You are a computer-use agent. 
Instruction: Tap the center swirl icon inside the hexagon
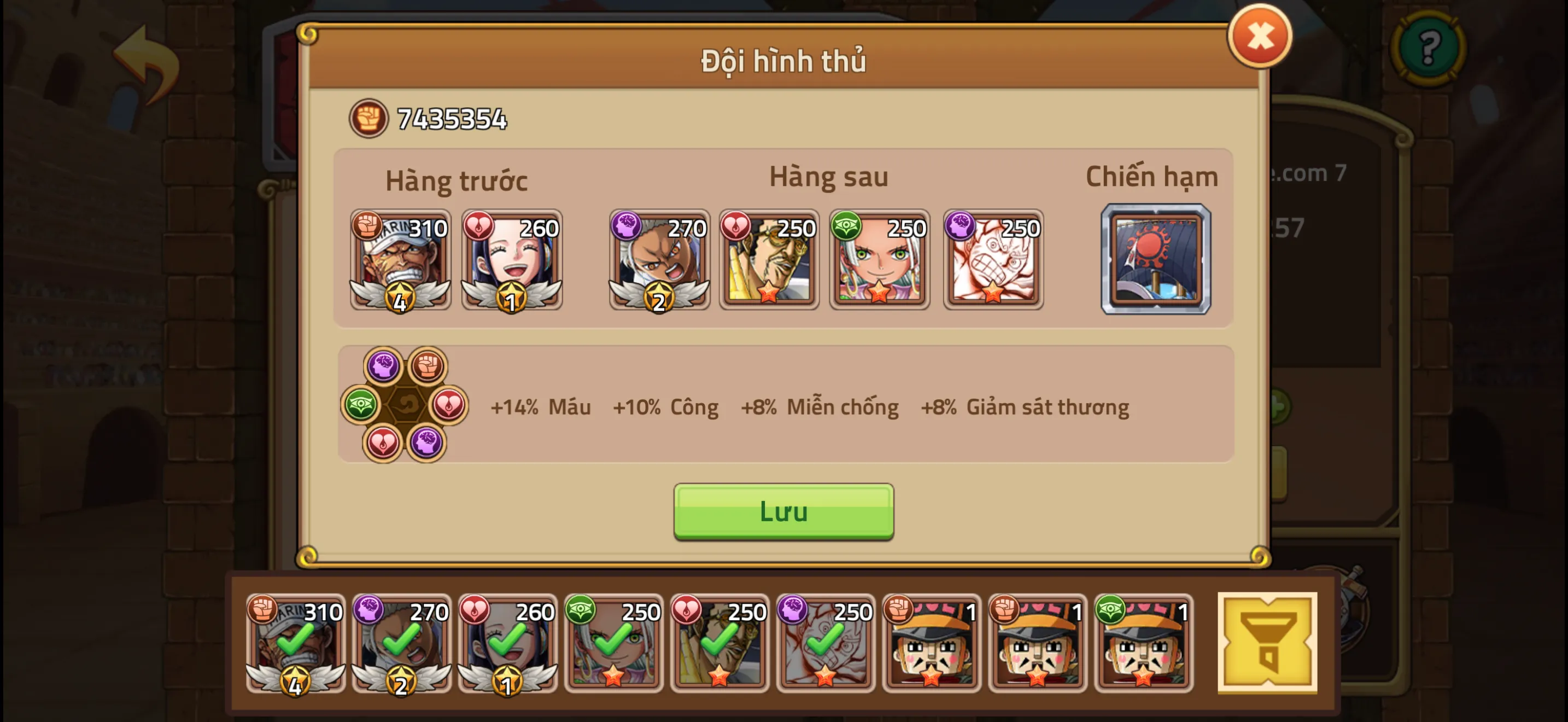click(408, 405)
